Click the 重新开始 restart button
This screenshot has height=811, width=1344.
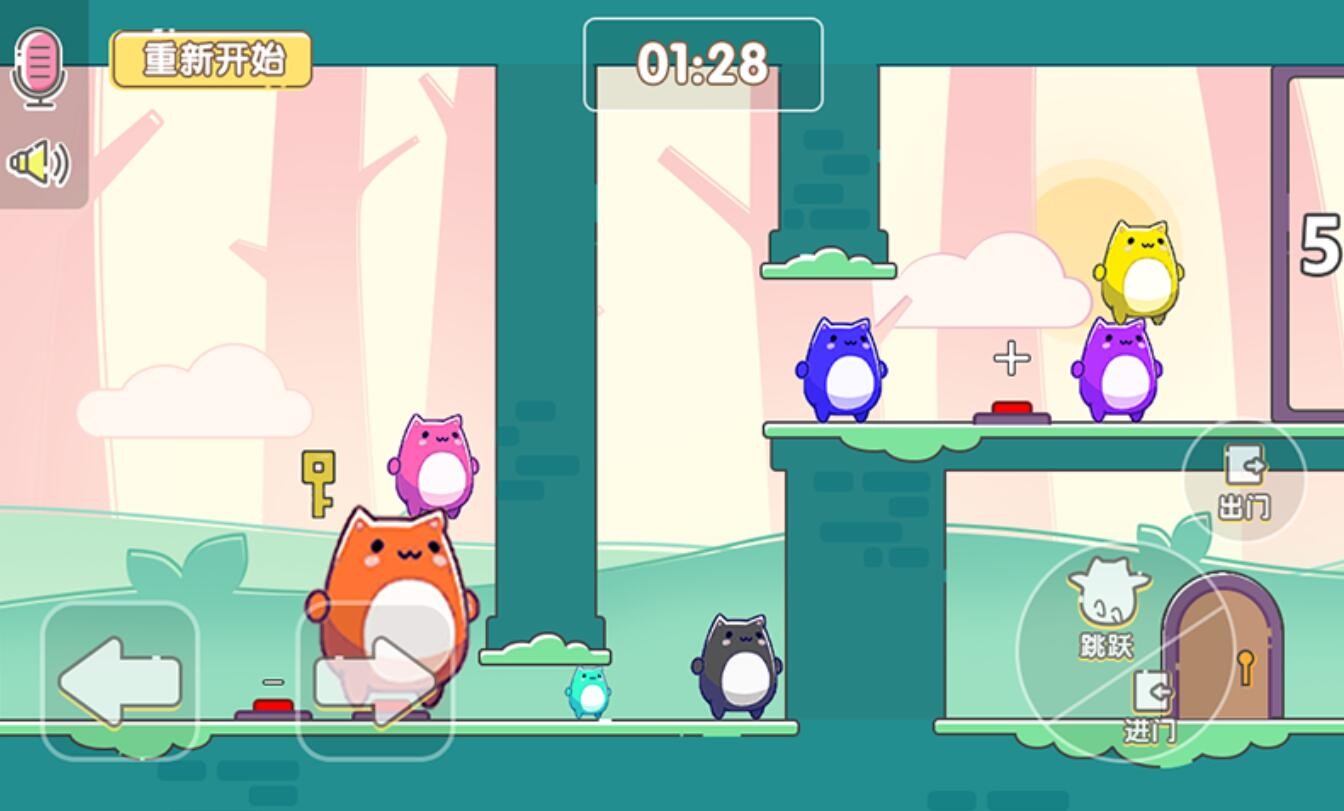[211, 60]
